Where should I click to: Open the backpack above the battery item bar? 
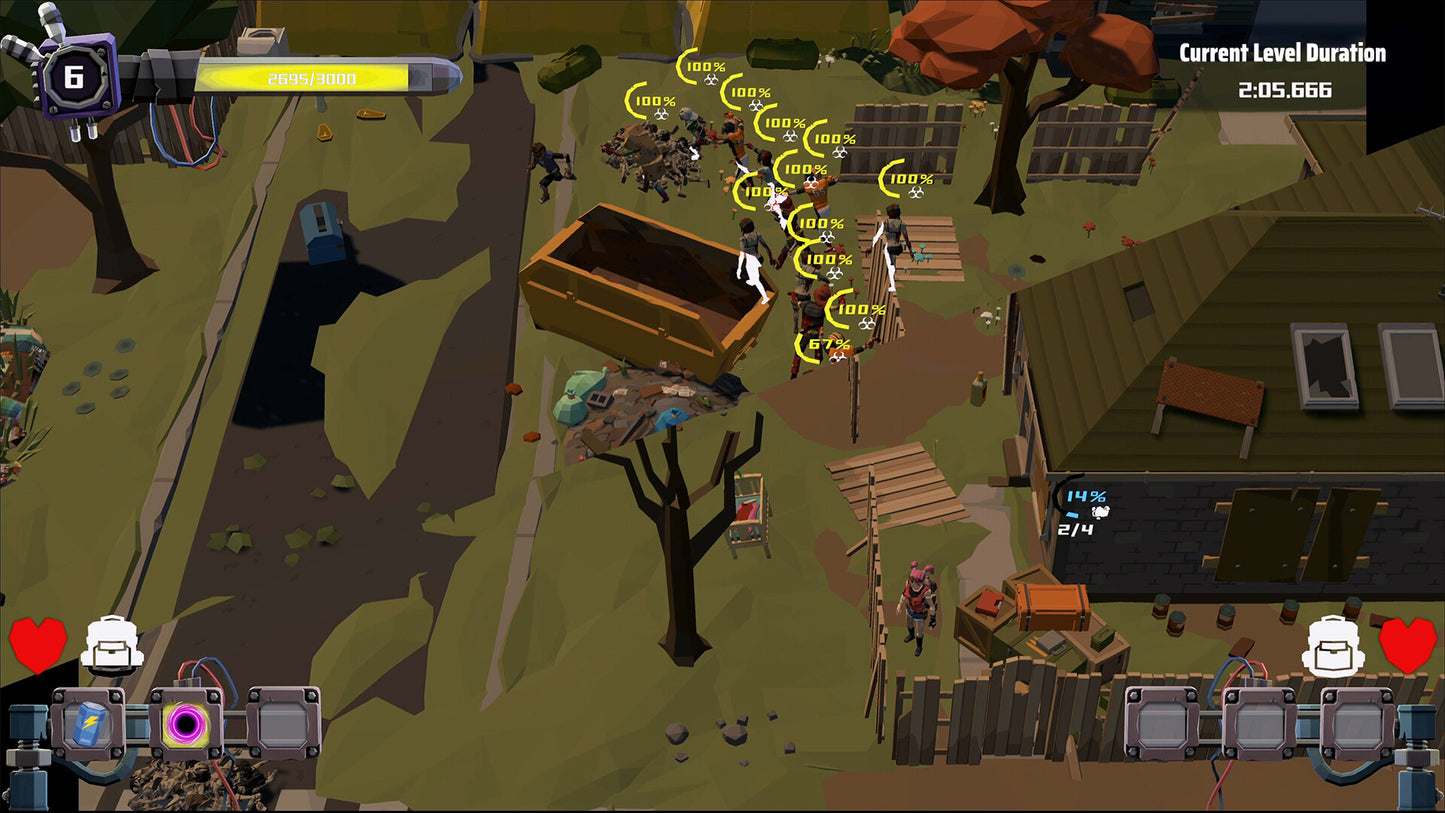coord(112,645)
